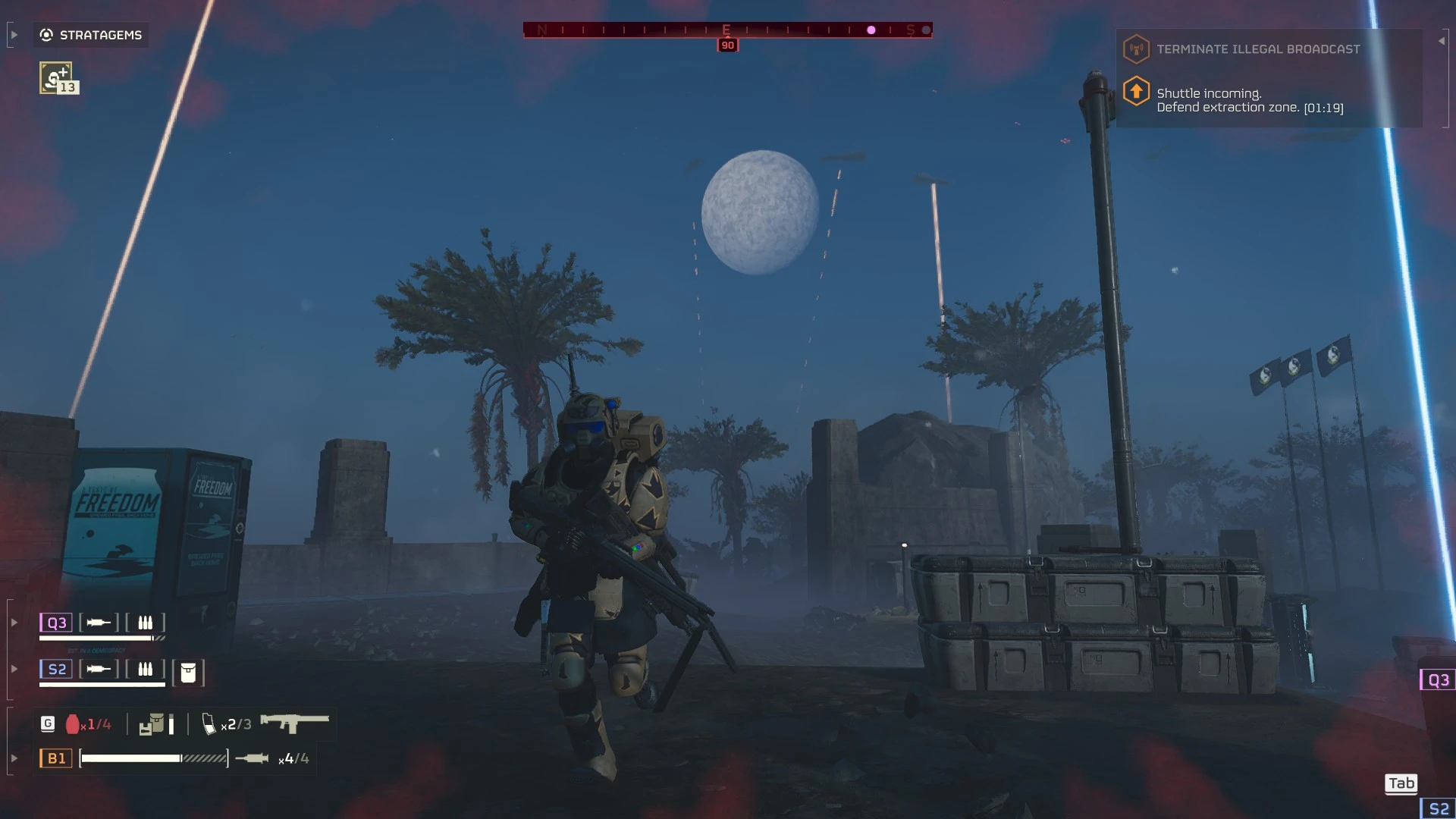Select the Terminate Illegal Broadcast objective
The image size is (1456, 819).
1257,49
